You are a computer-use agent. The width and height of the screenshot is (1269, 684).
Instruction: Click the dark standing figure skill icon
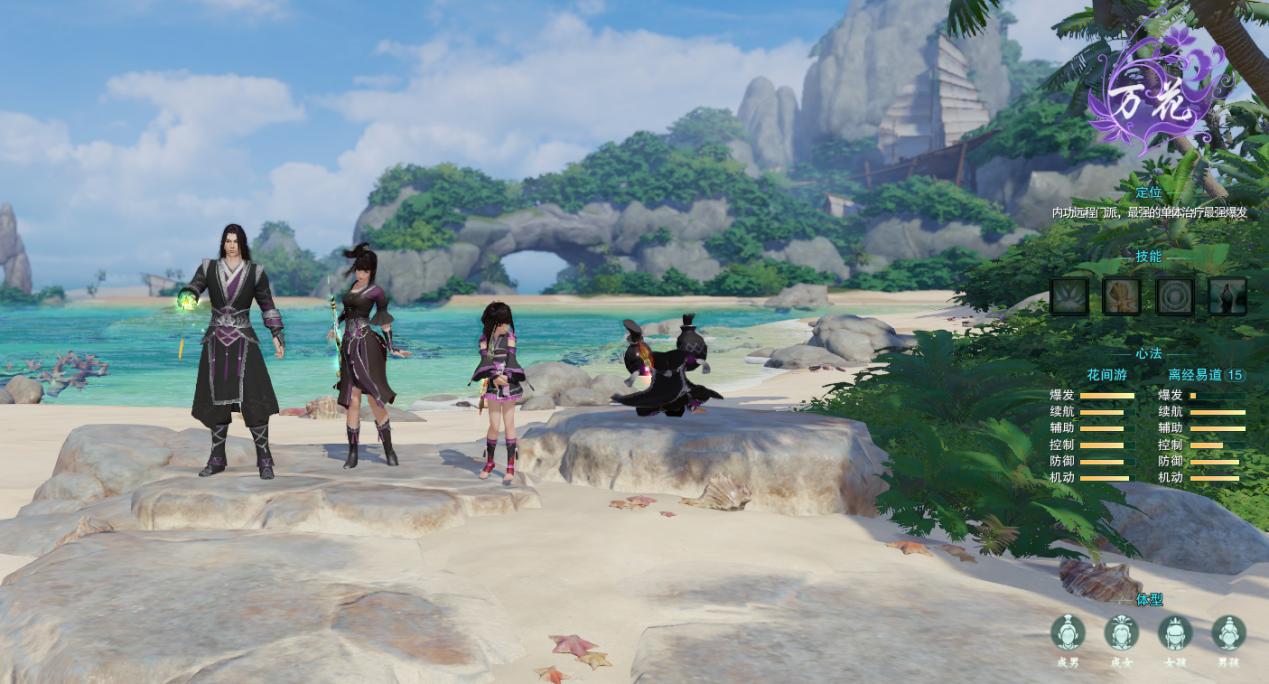click(1227, 296)
